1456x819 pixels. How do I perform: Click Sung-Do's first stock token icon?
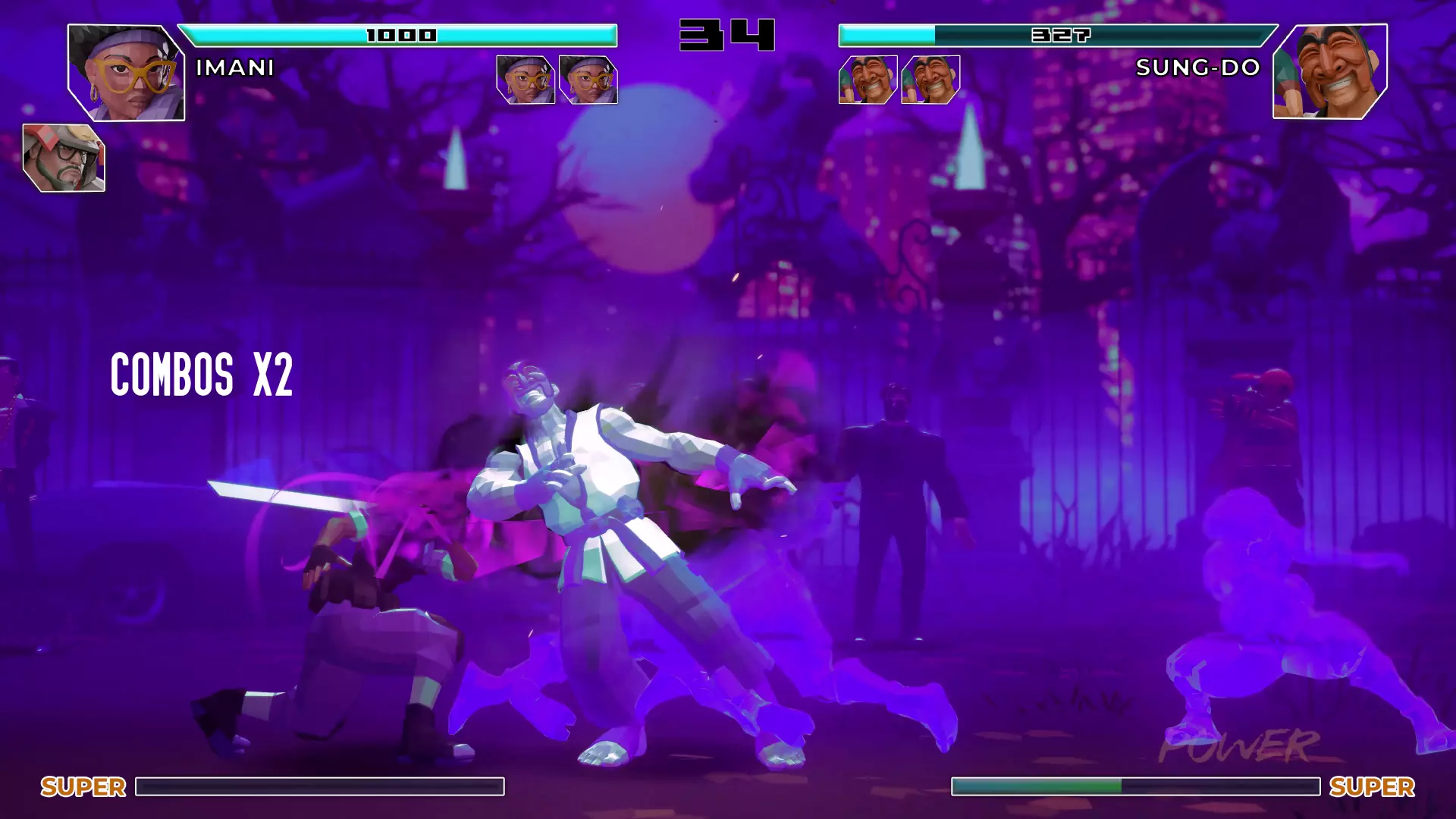click(x=867, y=81)
